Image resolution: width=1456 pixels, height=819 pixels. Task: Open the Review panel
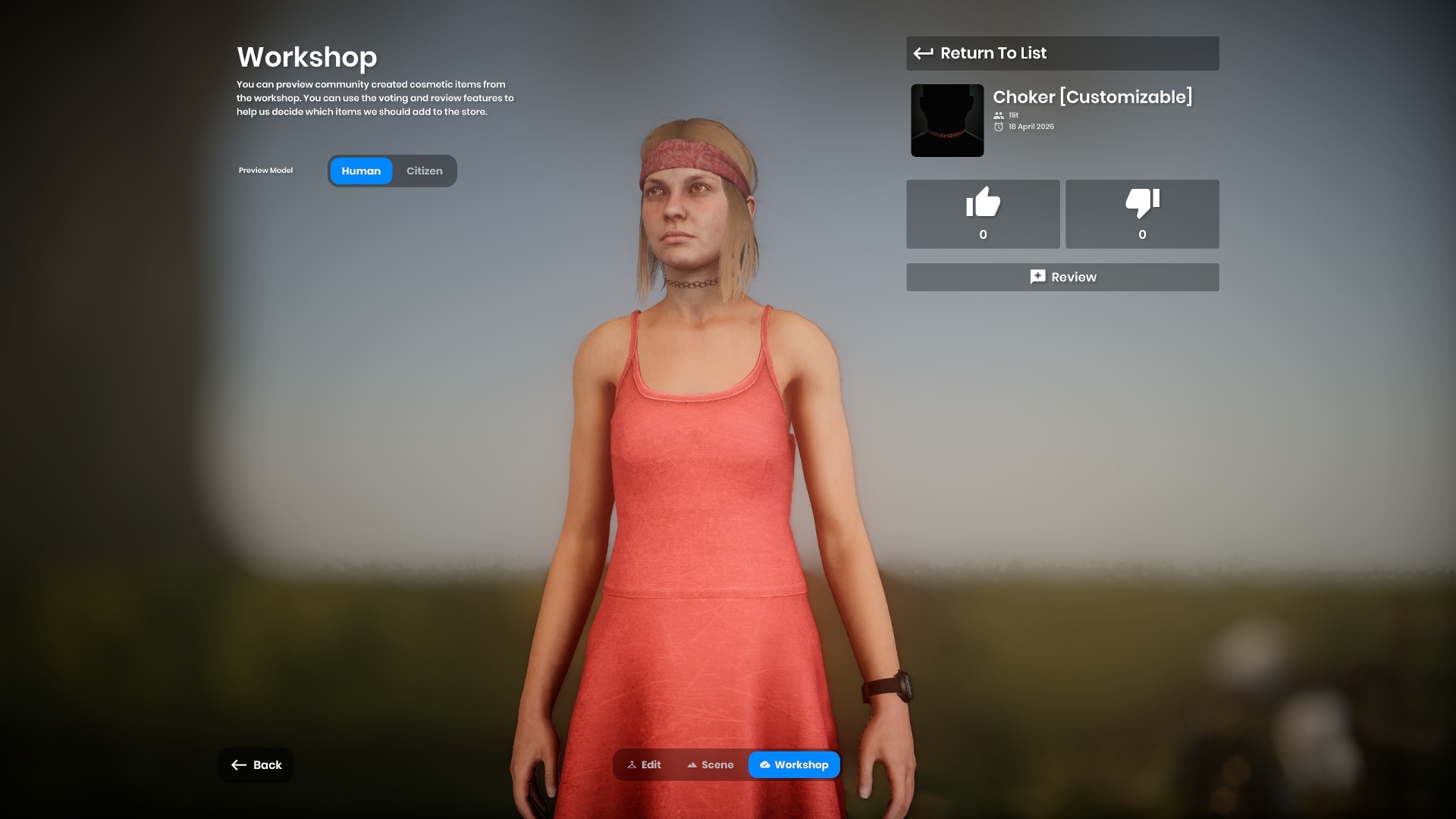click(x=1062, y=277)
